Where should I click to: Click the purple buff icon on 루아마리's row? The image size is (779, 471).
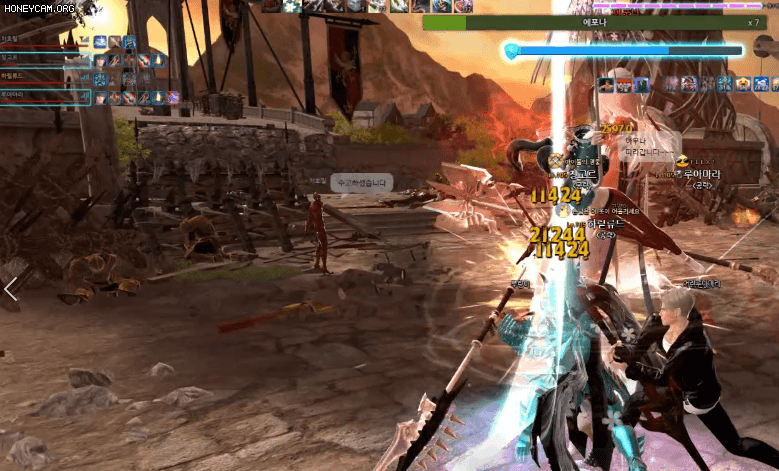(172, 97)
